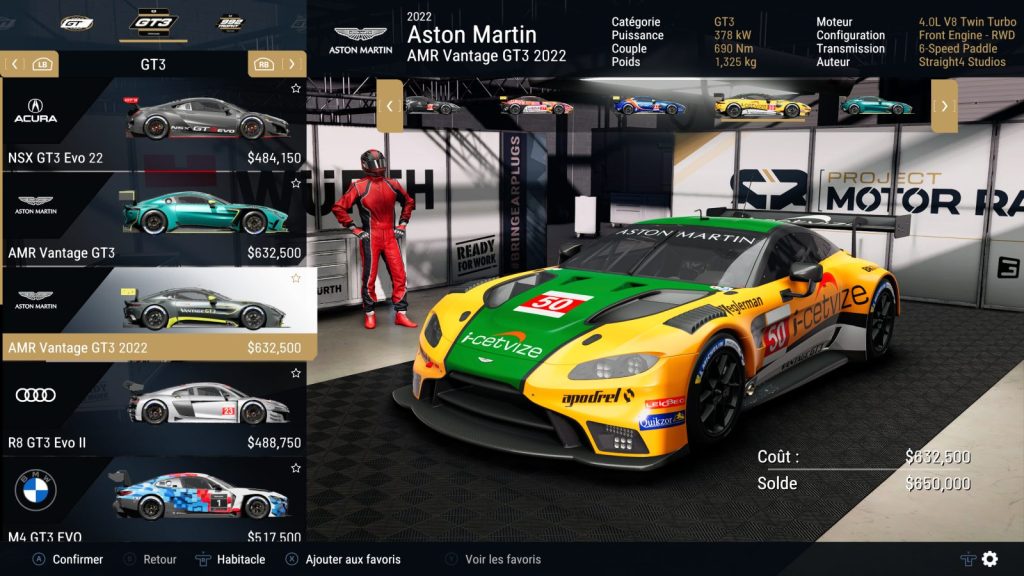Screen dimensions: 1024x576
Task: Favorite the NSX GT3 Evo 22 star
Action: (x=296, y=89)
